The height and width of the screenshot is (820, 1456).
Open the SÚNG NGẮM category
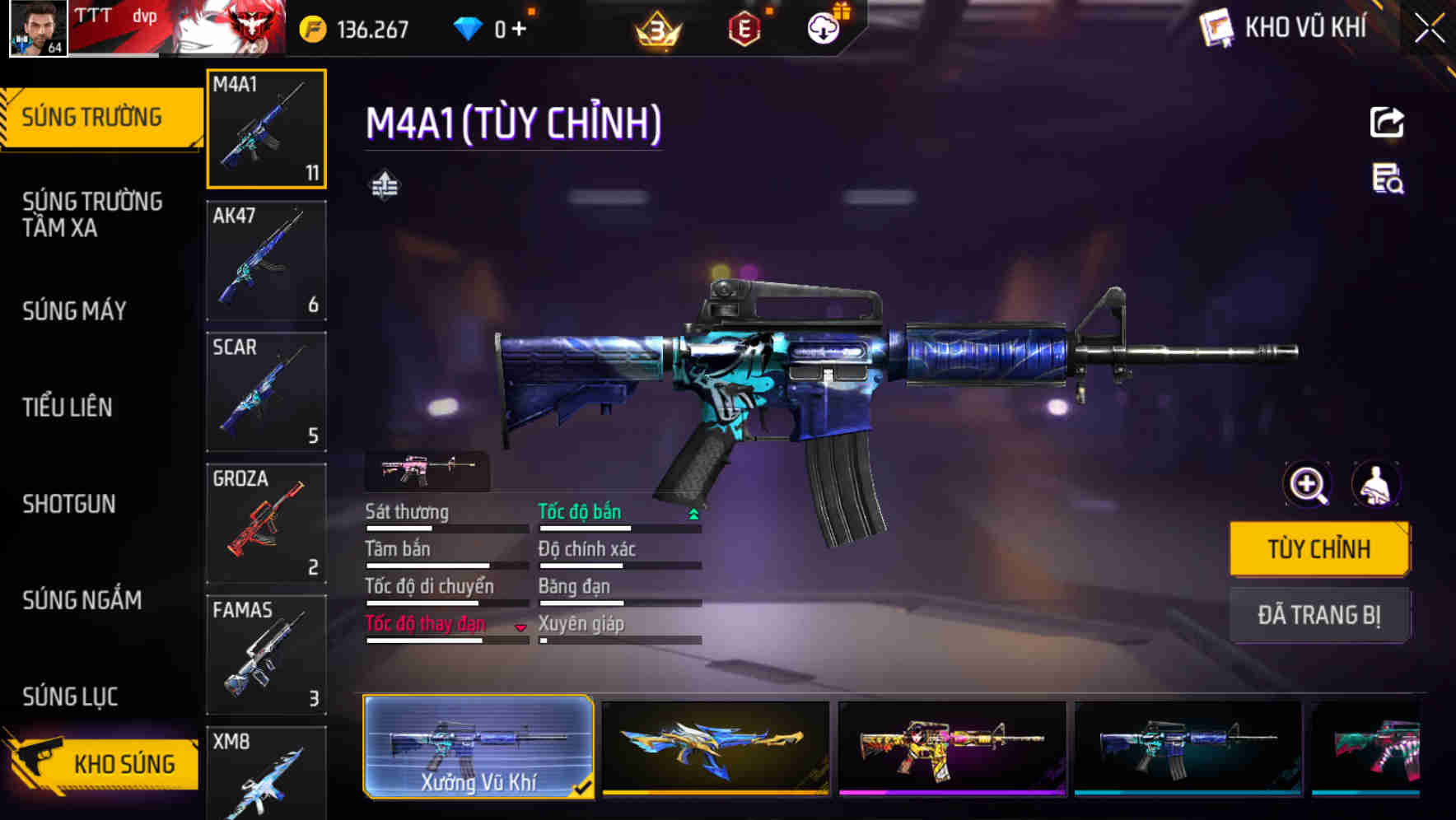(x=82, y=601)
